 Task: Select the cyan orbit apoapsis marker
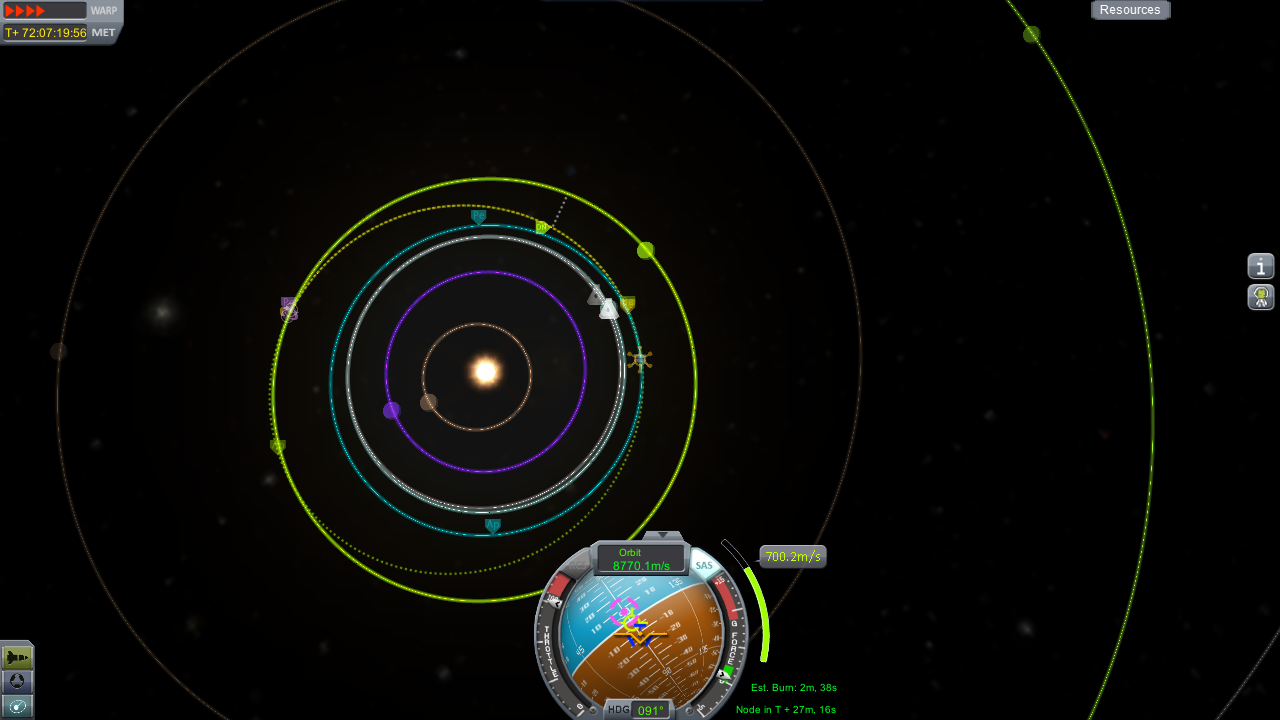[493, 525]
